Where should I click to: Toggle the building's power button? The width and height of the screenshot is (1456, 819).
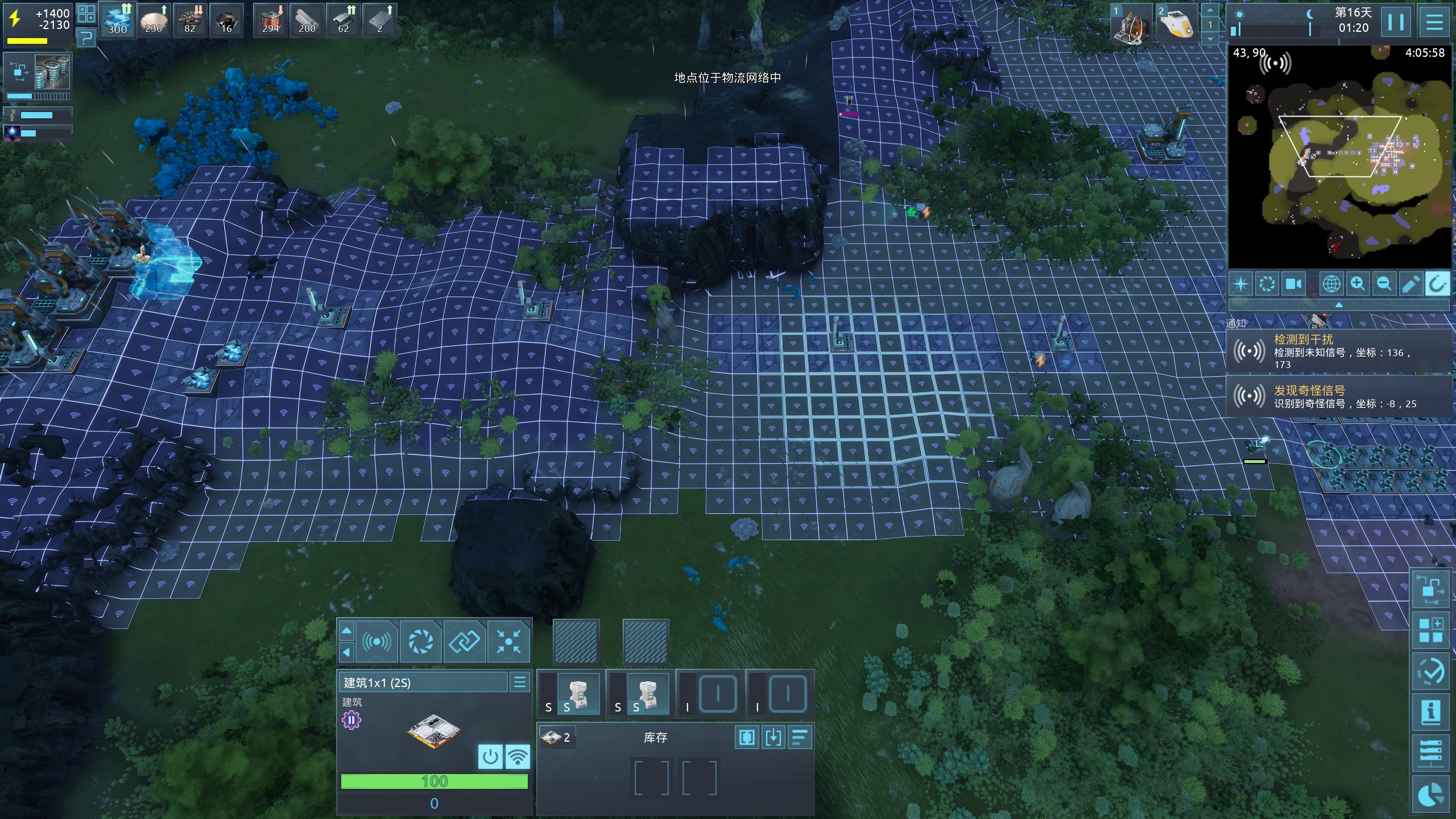pyautogui.click(x=490, y=756)
